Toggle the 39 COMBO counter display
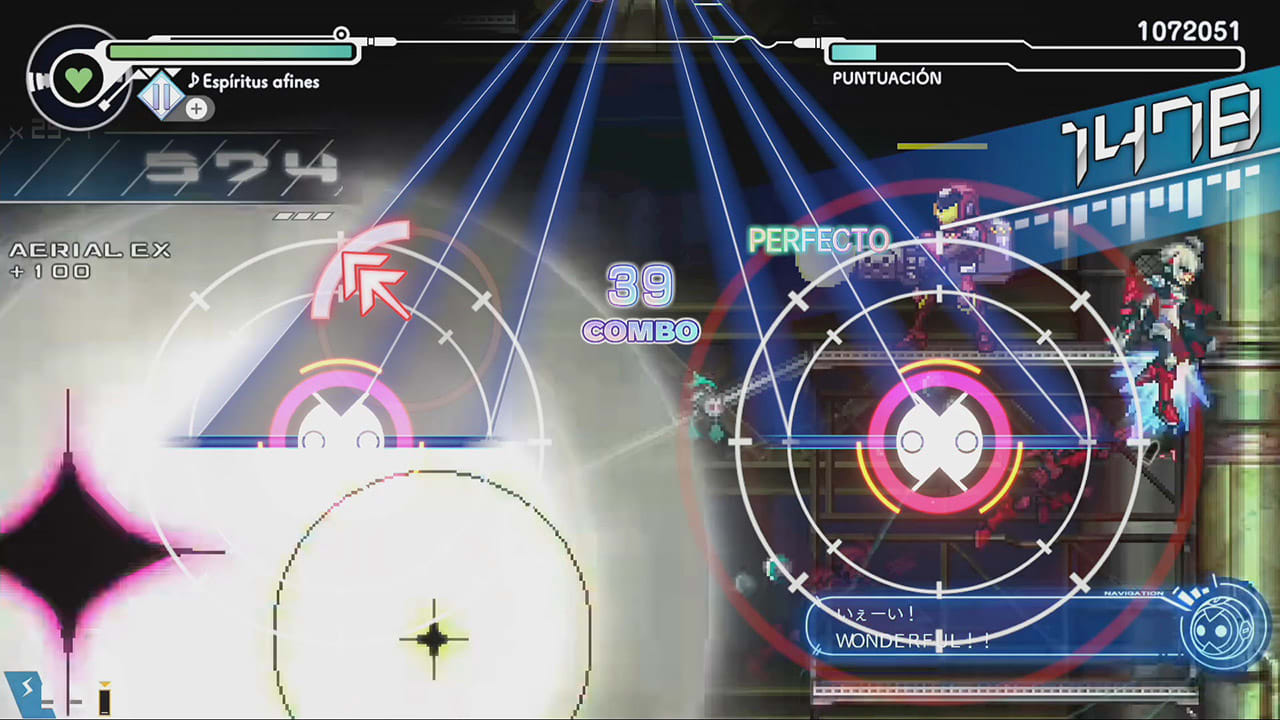This screenshot has width=1280, height=720. pyautogui.click(x=640, y=305)
